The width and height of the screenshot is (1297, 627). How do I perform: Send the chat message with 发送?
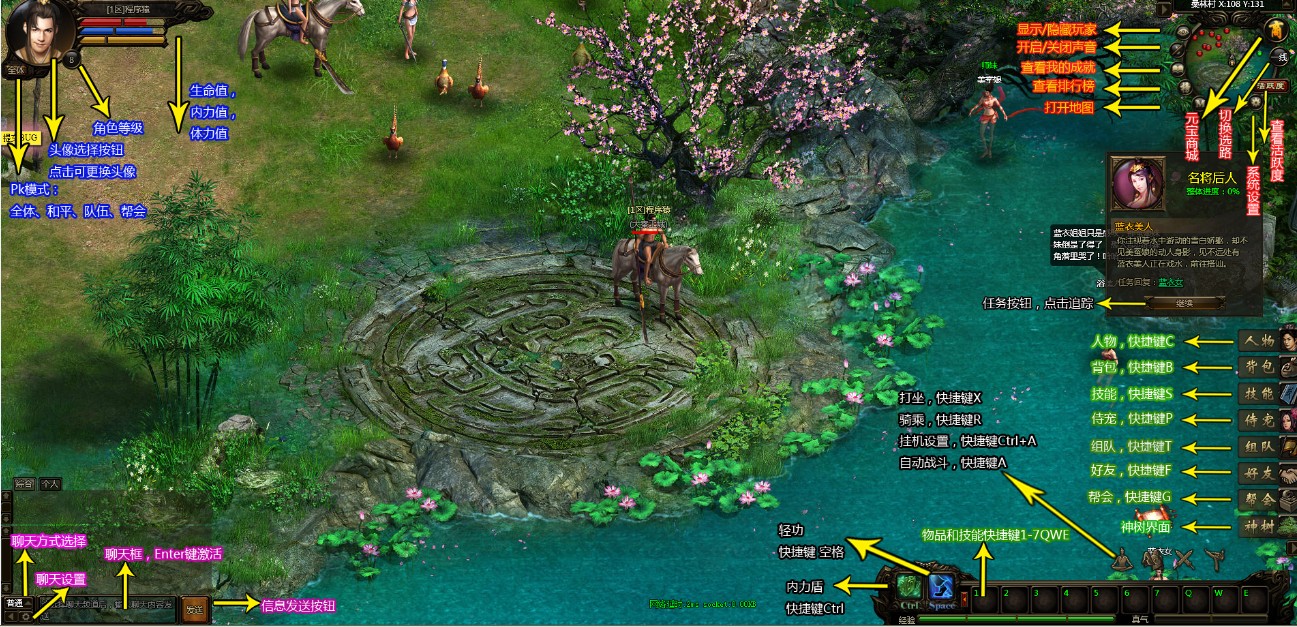point(195,607)
